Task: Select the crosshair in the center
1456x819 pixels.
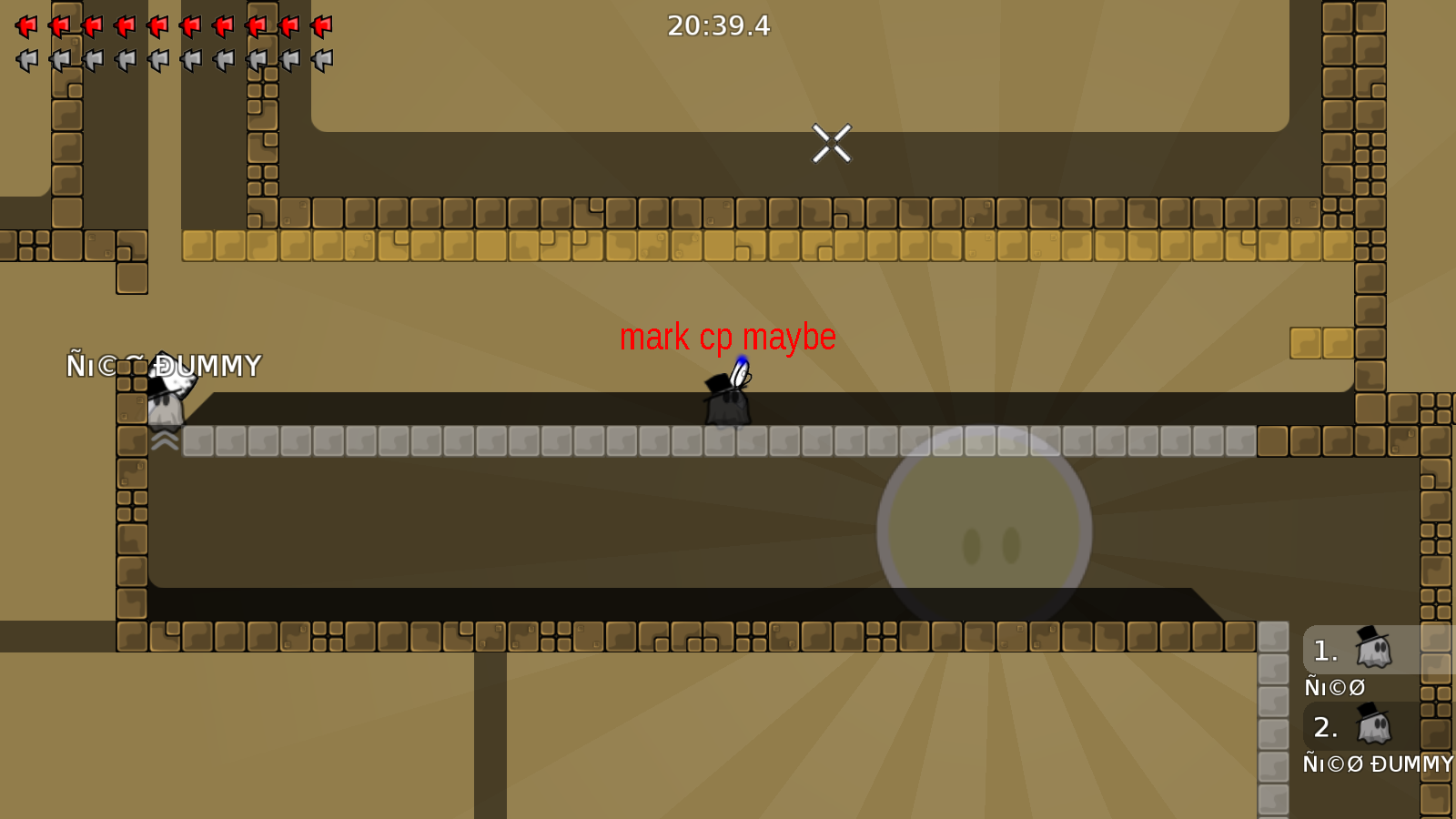Action: coord(831,143)
